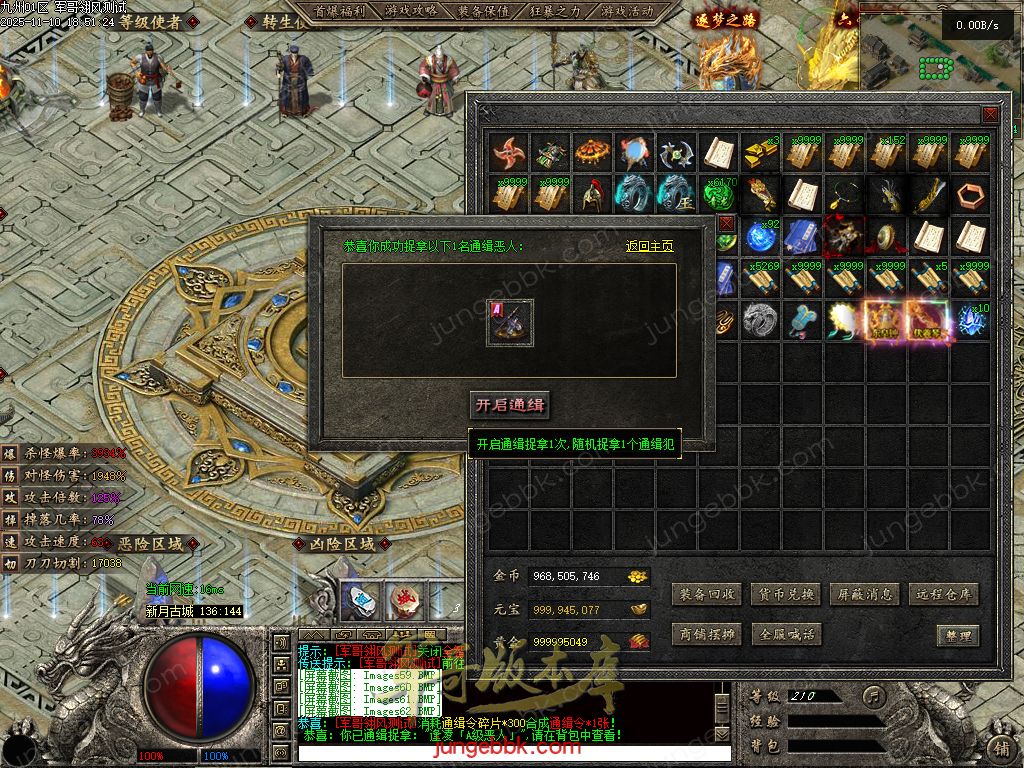Screen dimensions: 1024x768
Task: Toggle the music note sound button
Action: [875, 695]
